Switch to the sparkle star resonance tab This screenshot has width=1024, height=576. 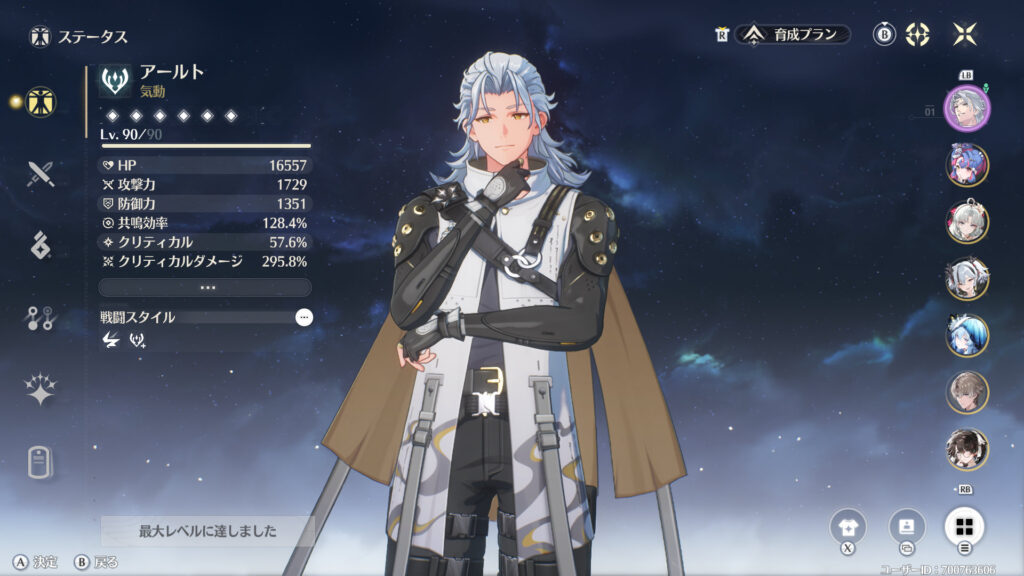click(x=41, y=390)
